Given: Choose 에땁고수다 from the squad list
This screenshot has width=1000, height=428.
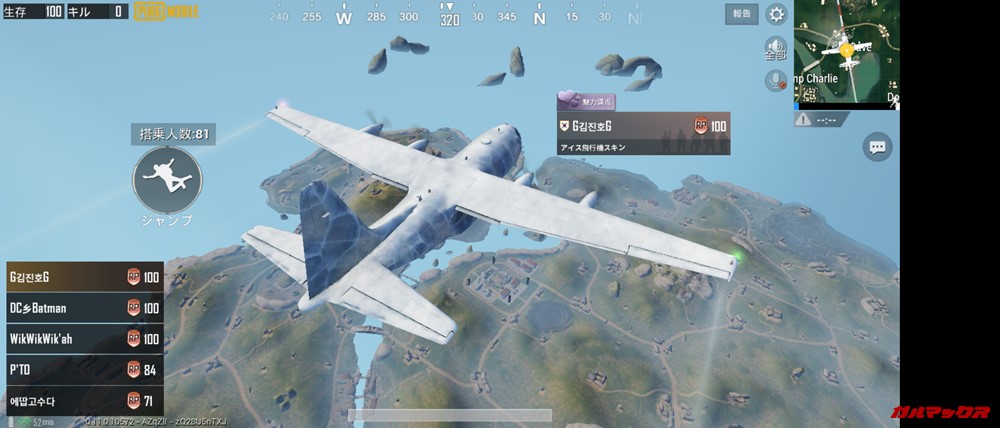Looking at the screenshot, I should point(75,401).
